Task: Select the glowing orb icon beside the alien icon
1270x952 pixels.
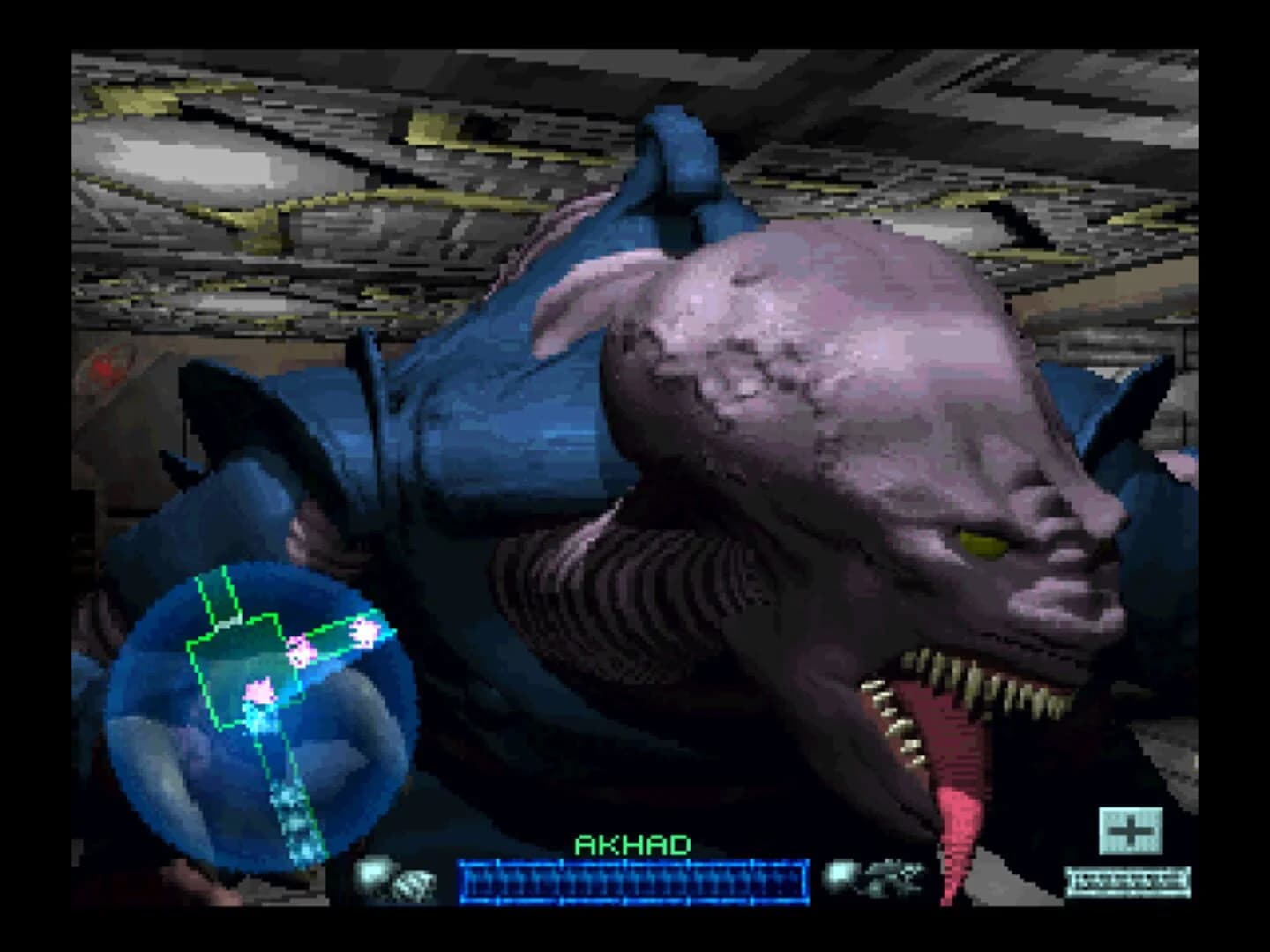Action: [840, 872]
